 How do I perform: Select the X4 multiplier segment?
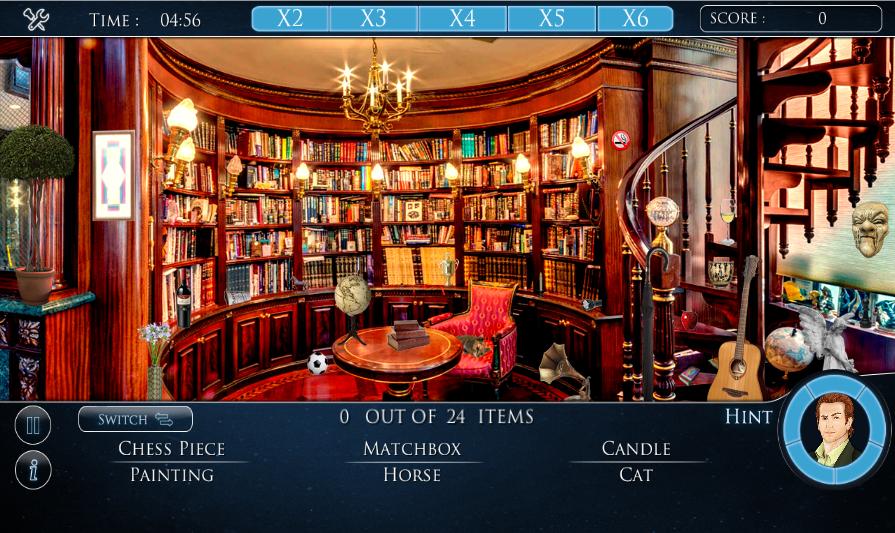(463, 19)
